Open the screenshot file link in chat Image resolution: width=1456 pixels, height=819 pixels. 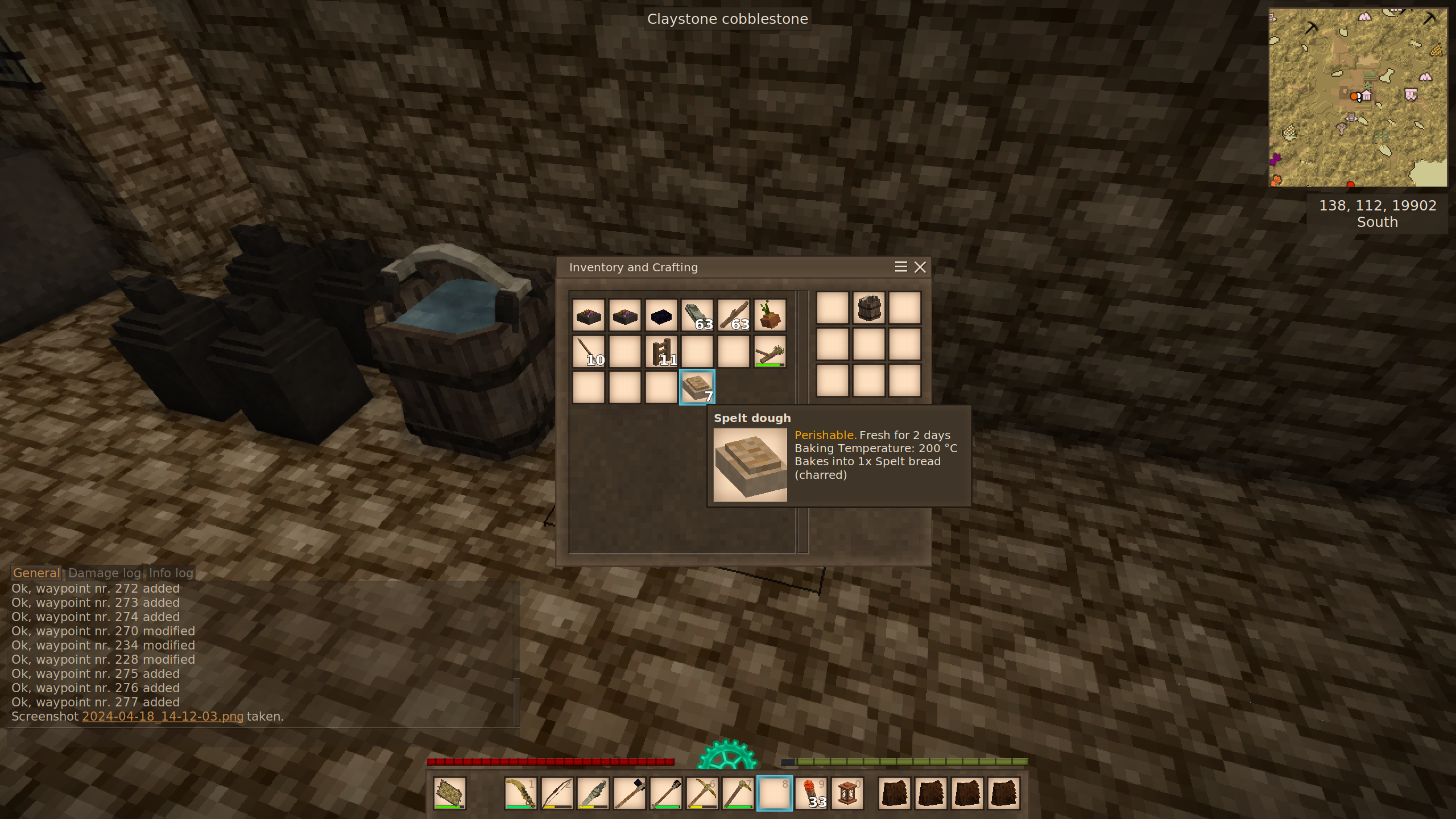click(163, 717)
